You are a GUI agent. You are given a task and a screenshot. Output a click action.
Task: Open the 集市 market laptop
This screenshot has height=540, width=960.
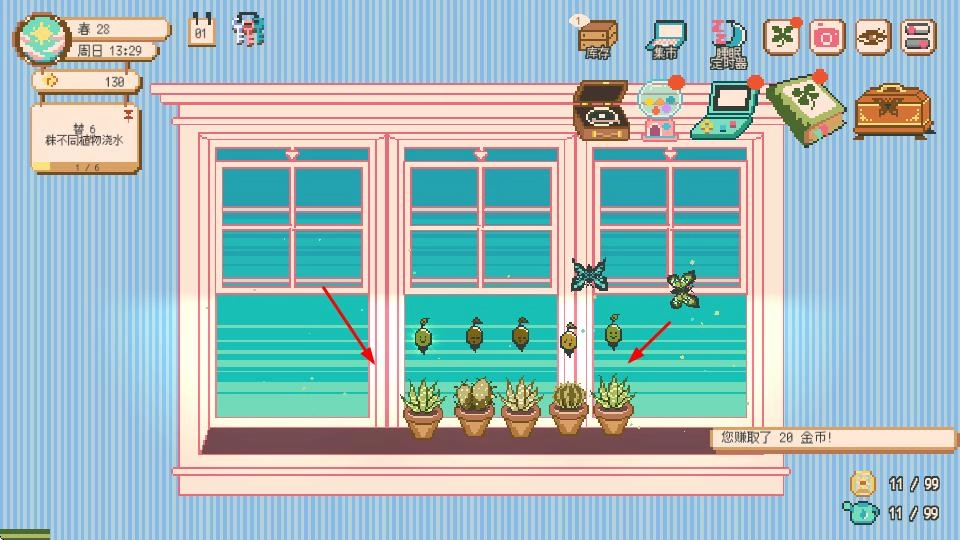coord(665,37)
